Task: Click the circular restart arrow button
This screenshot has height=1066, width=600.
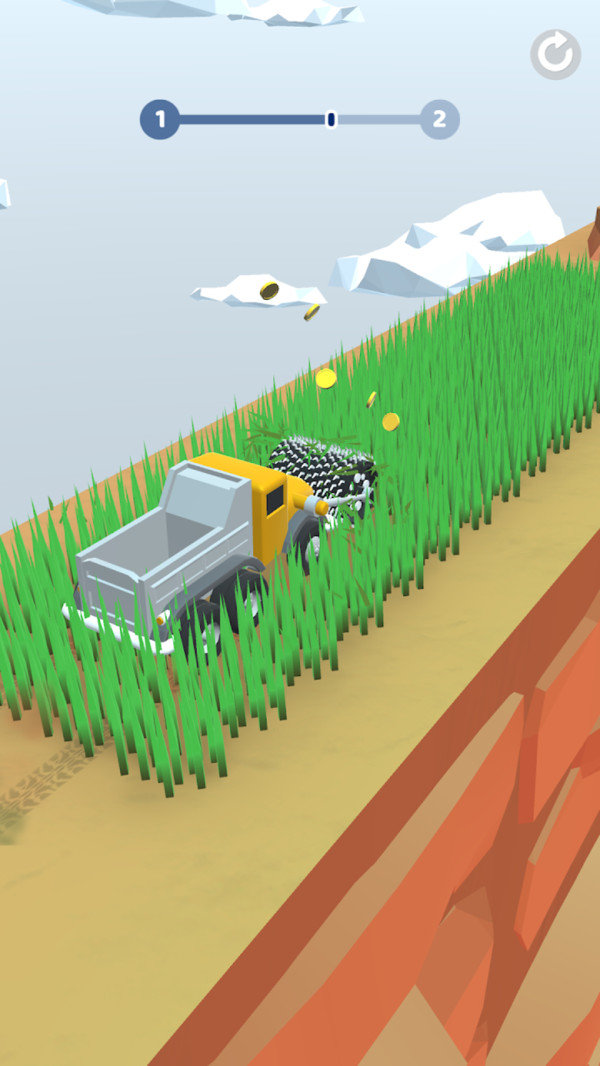Action: 555,54
